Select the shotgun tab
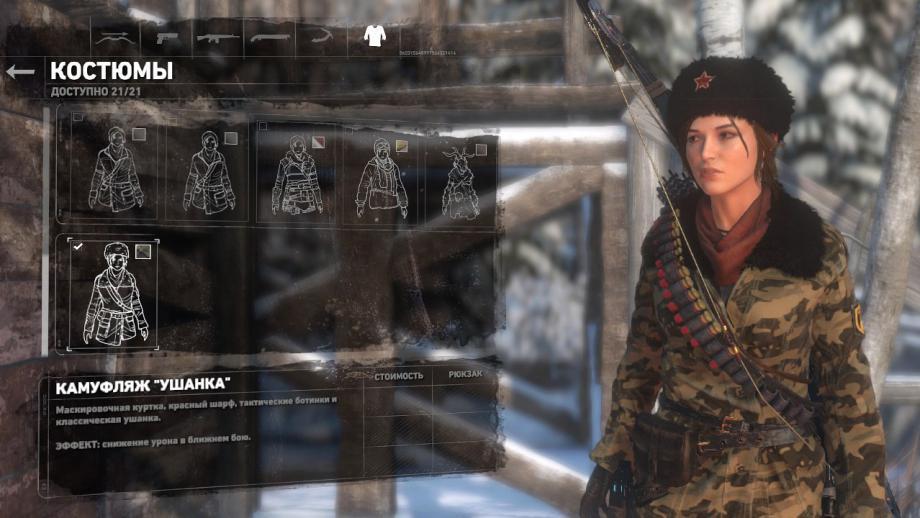The width and height of the screenshot is (920, 518). [270, 38]
